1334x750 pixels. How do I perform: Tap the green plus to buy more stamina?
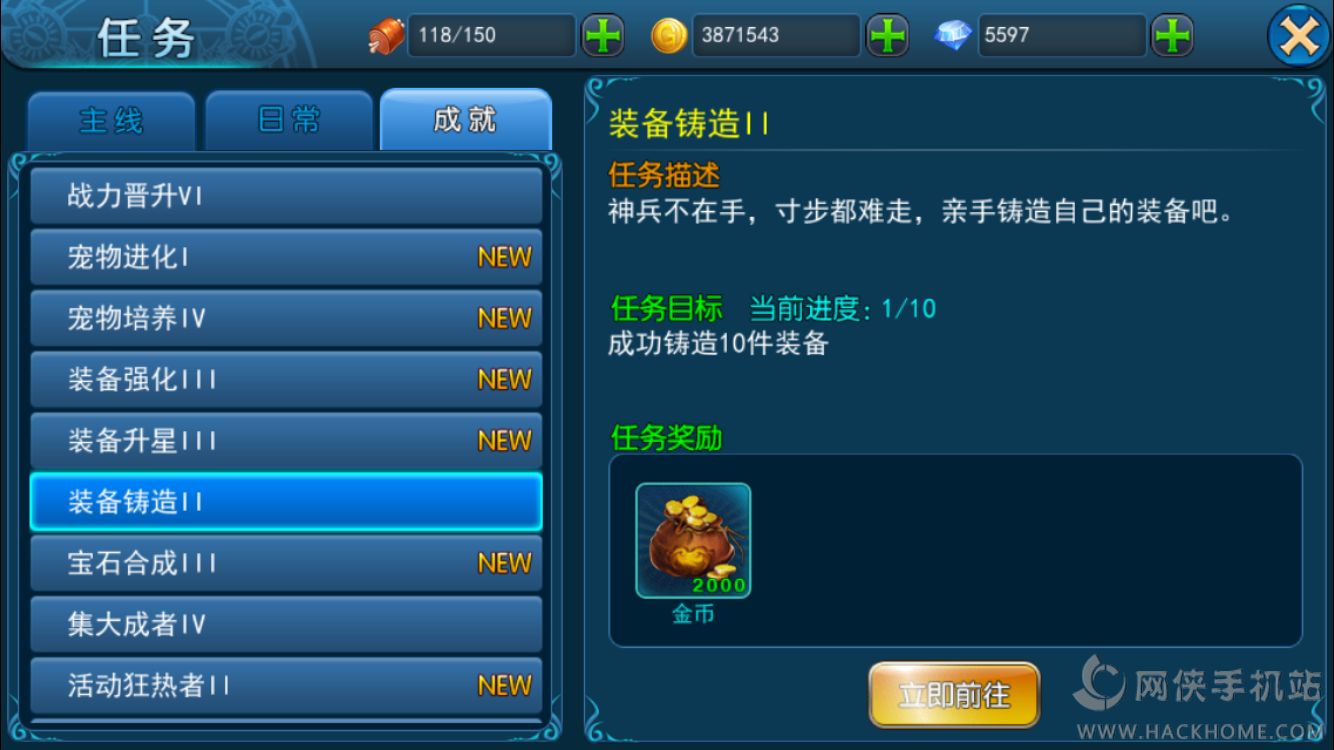coord(603,35)
